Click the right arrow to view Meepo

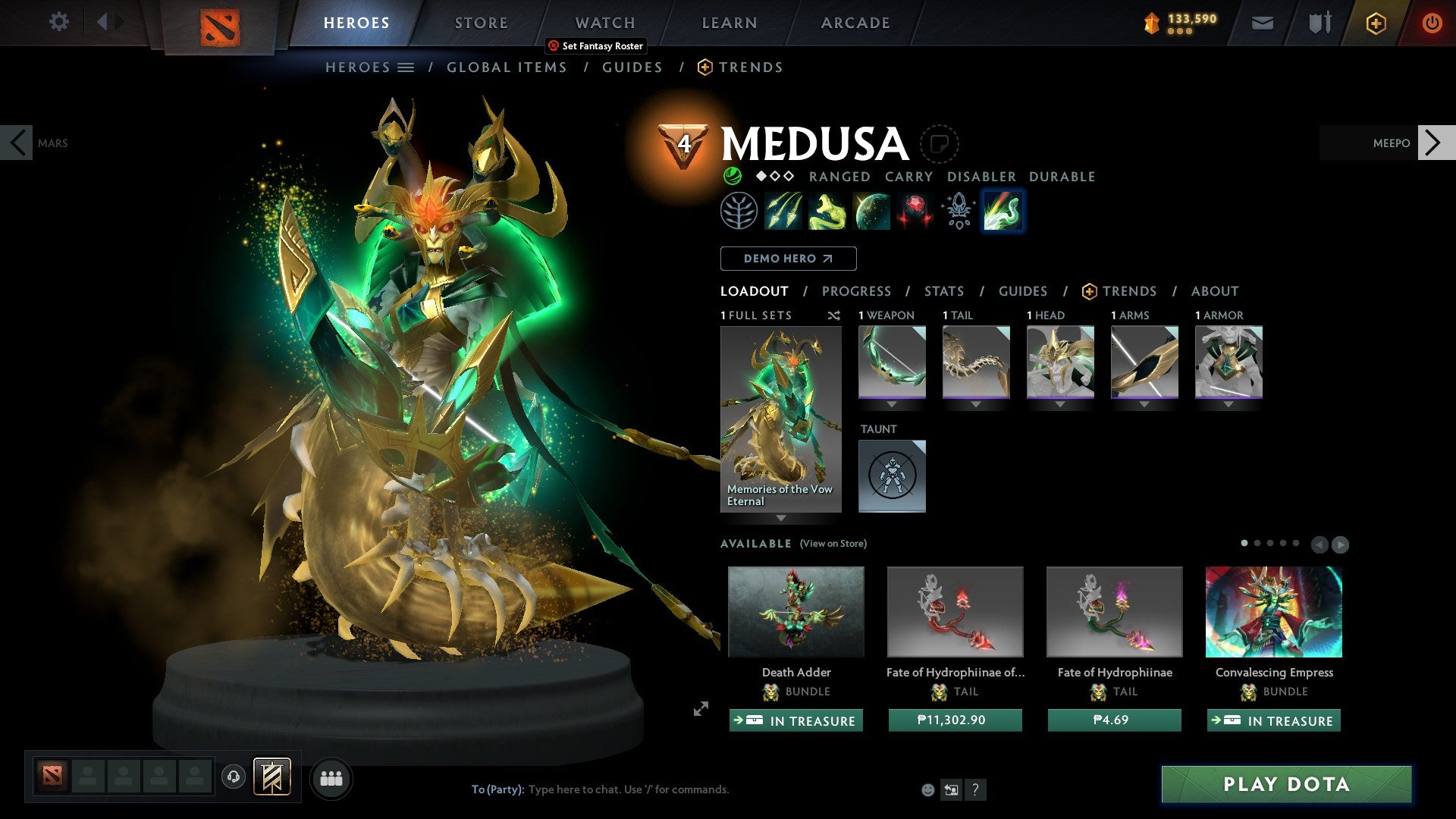coord(1432,143)
